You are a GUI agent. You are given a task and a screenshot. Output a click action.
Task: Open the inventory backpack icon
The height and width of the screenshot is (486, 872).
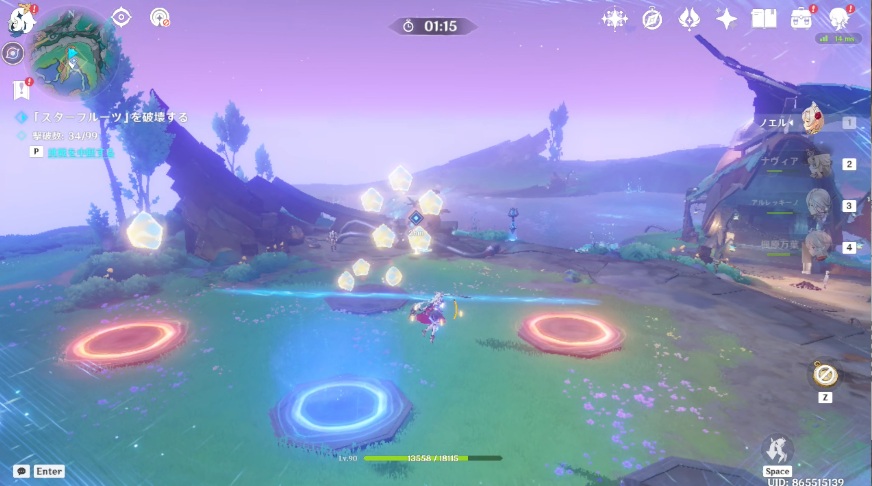coord(801,19)
